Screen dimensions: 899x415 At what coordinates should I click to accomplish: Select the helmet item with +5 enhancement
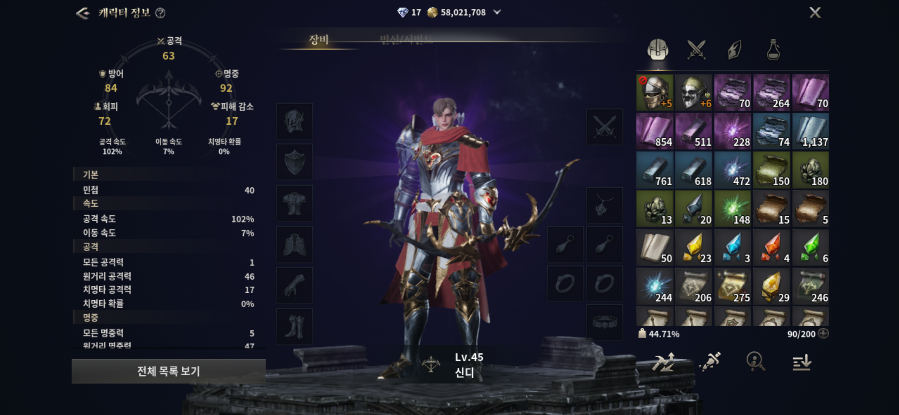[x=654, y=92]
